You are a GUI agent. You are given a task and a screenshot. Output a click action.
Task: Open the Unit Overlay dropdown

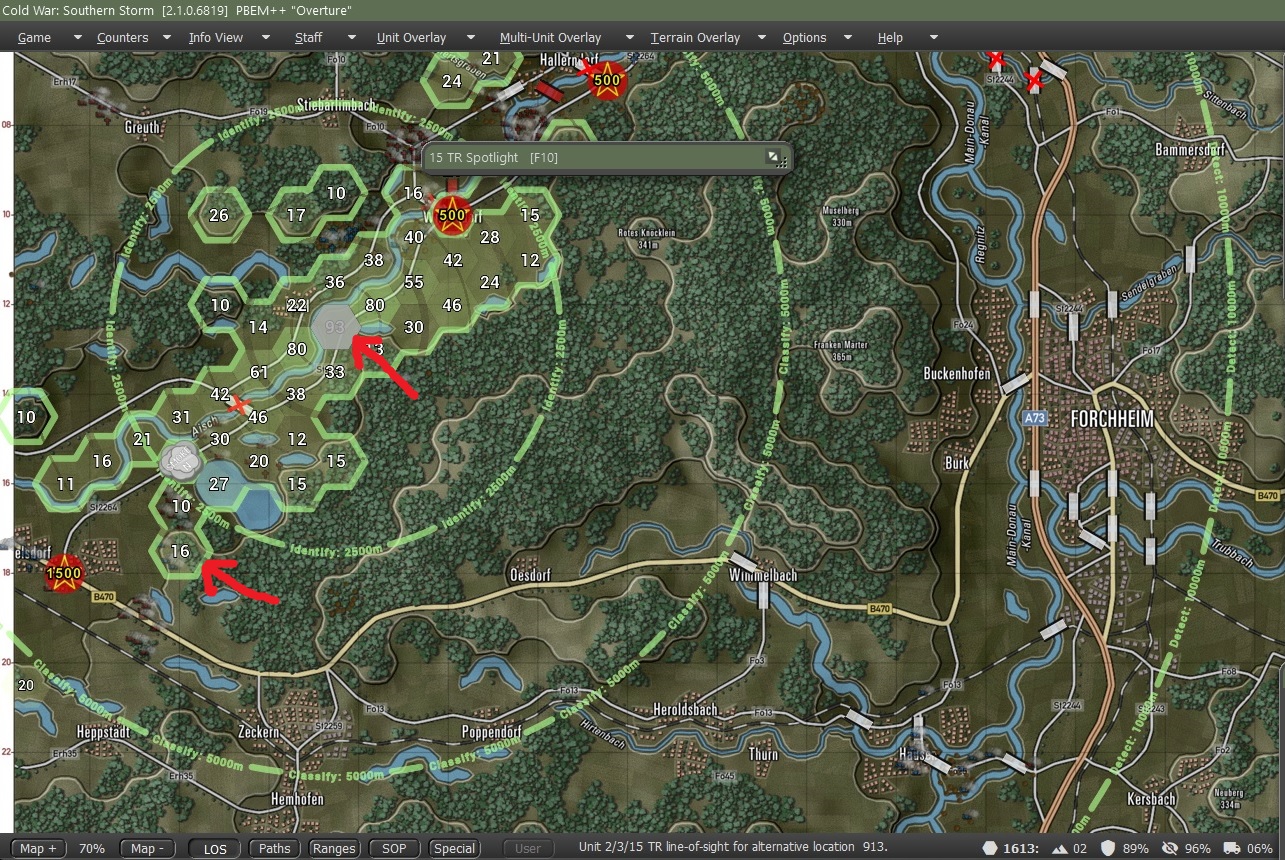(x=411, y=37)
